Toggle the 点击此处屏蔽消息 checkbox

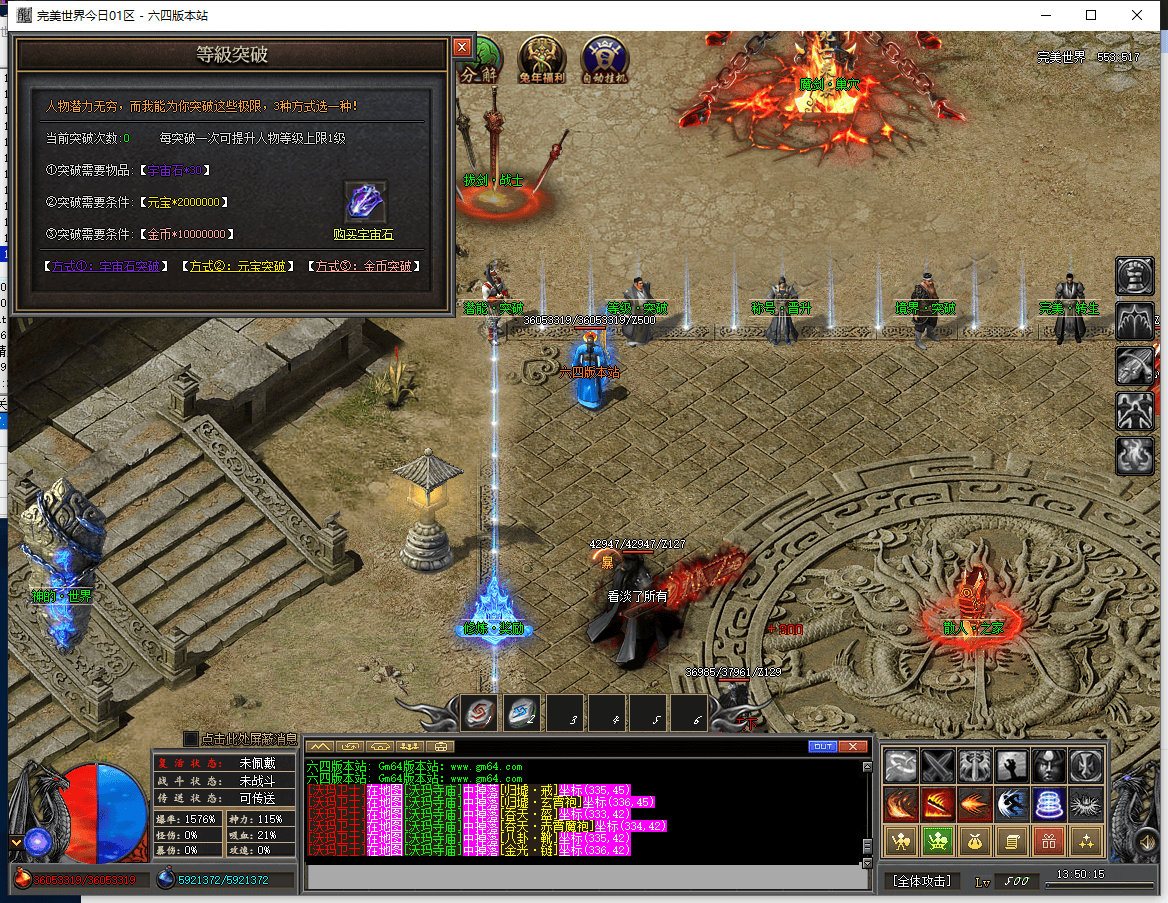point(192,739)
